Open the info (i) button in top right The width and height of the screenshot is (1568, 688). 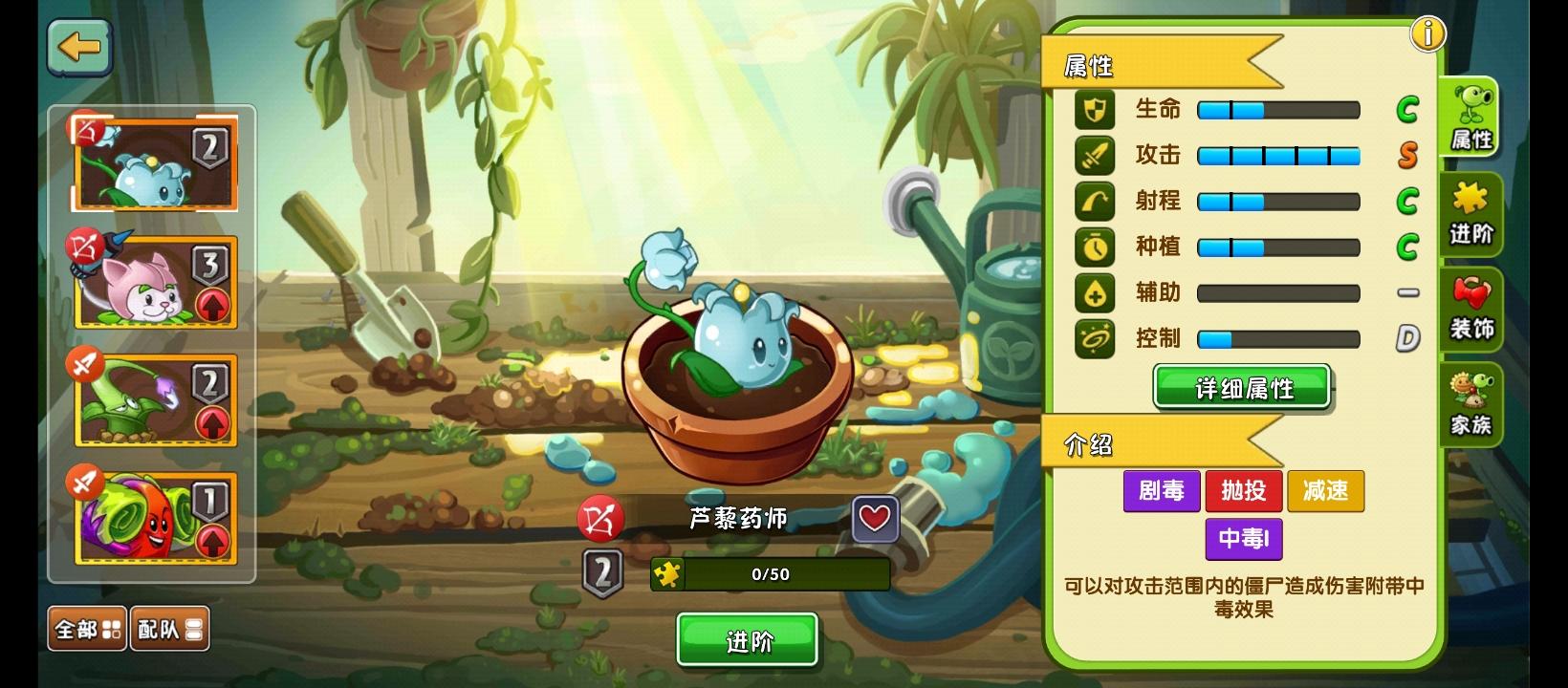1428,32
